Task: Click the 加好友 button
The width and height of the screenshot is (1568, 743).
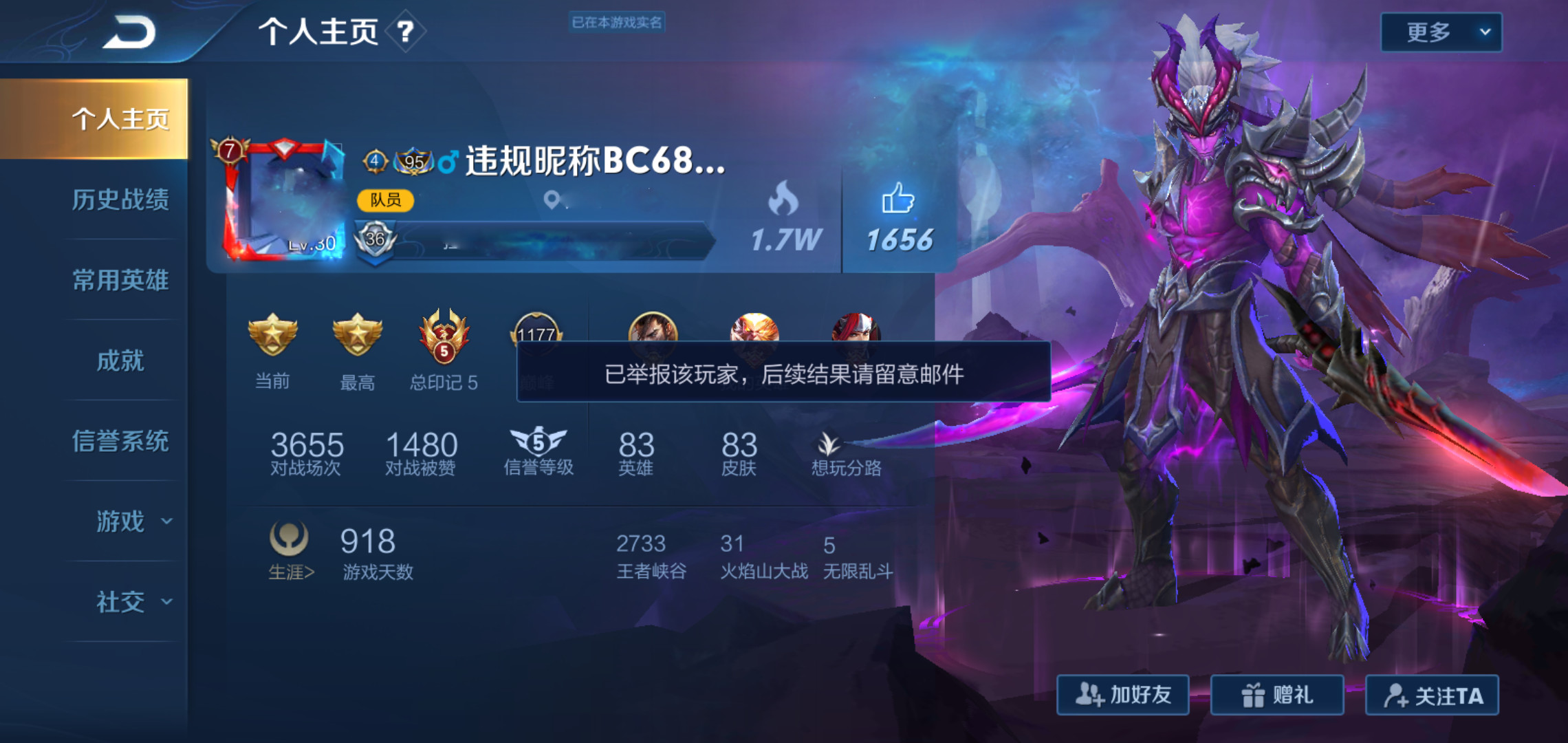Action: (x=1122, y=695)
